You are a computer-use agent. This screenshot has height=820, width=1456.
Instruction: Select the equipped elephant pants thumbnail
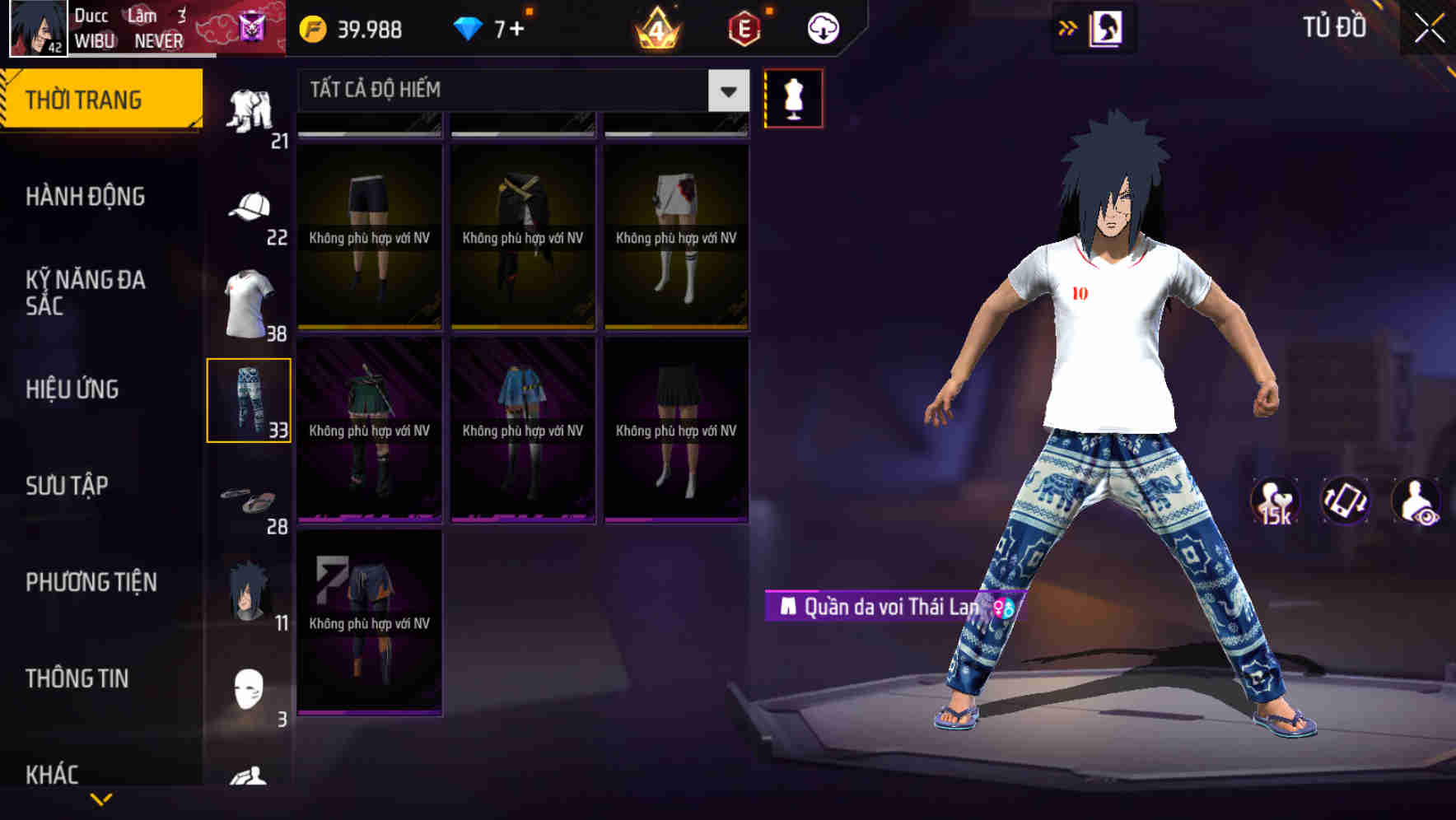[250, 398]
